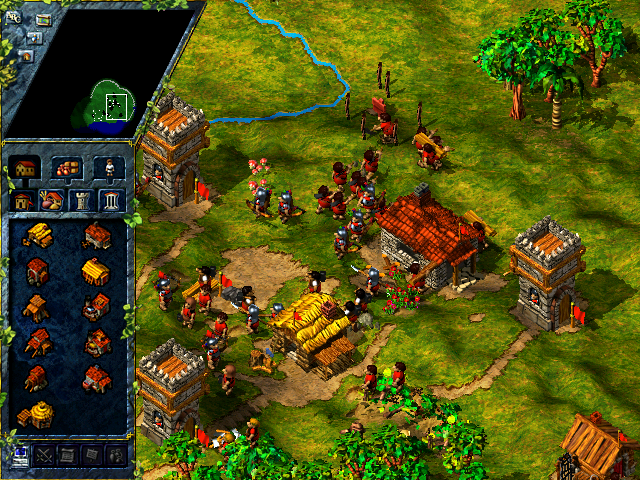The image size is (640, 480).
Task: Switch to the goods menu tab
Action: (x=67, y=168)
